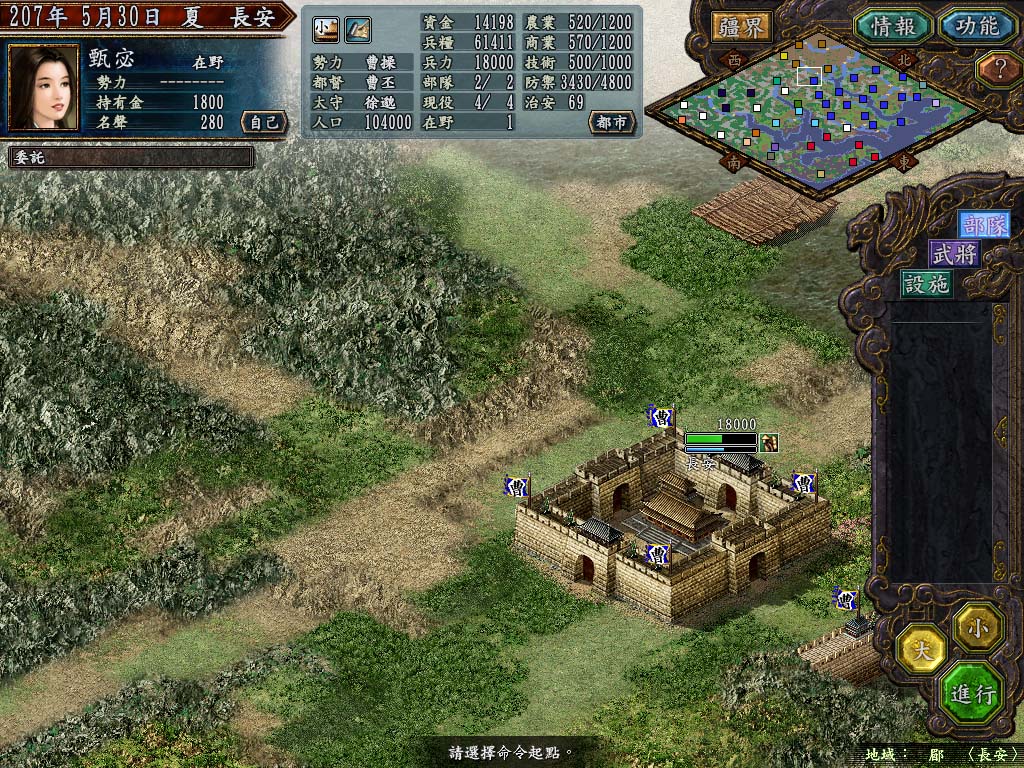Viewport: 1024px width, 768px height.
Task: Select 甄宓's character portrait
Action: [x=44, y=87]
